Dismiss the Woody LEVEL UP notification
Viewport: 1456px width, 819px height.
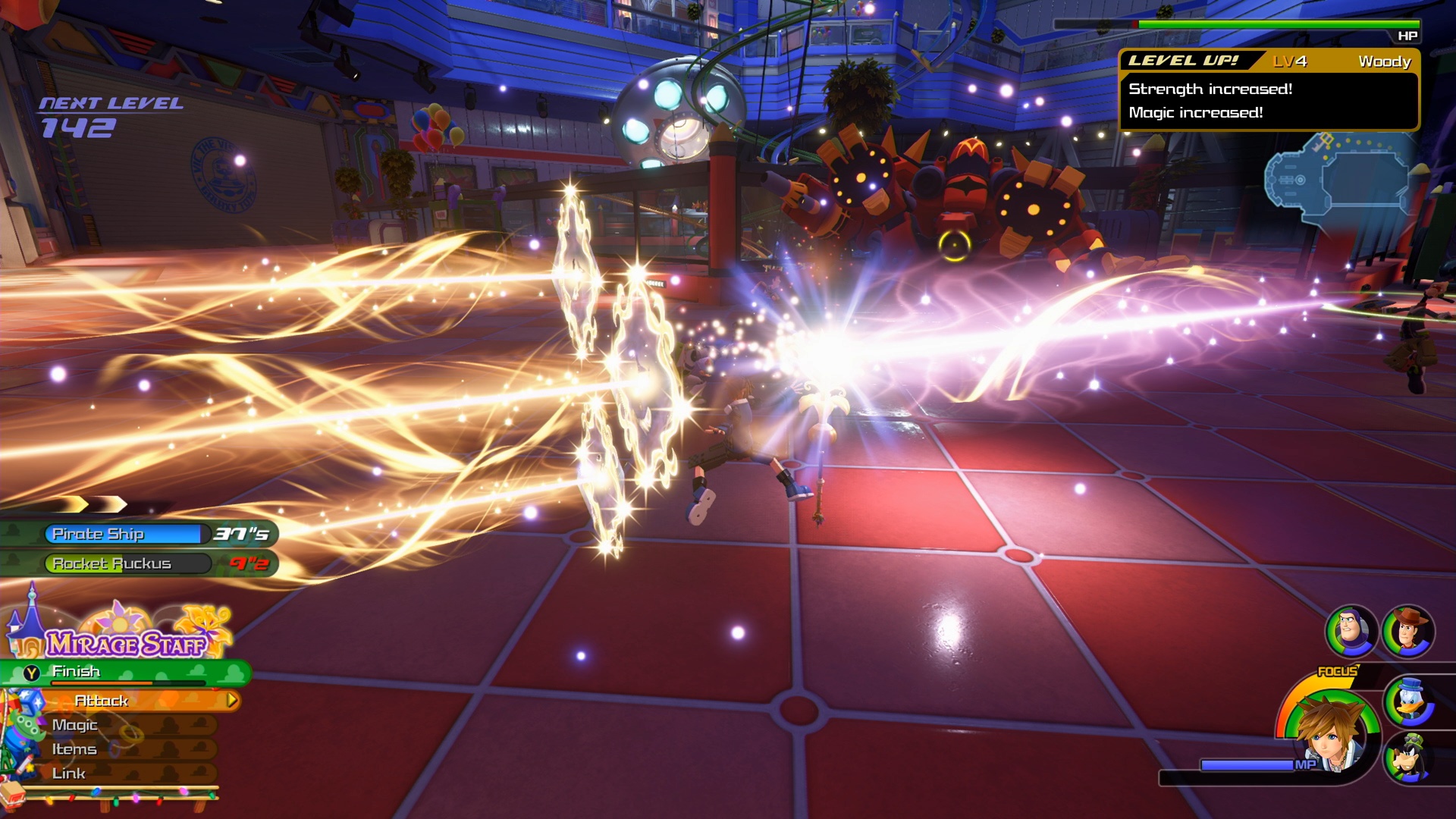coord(1267,89)
